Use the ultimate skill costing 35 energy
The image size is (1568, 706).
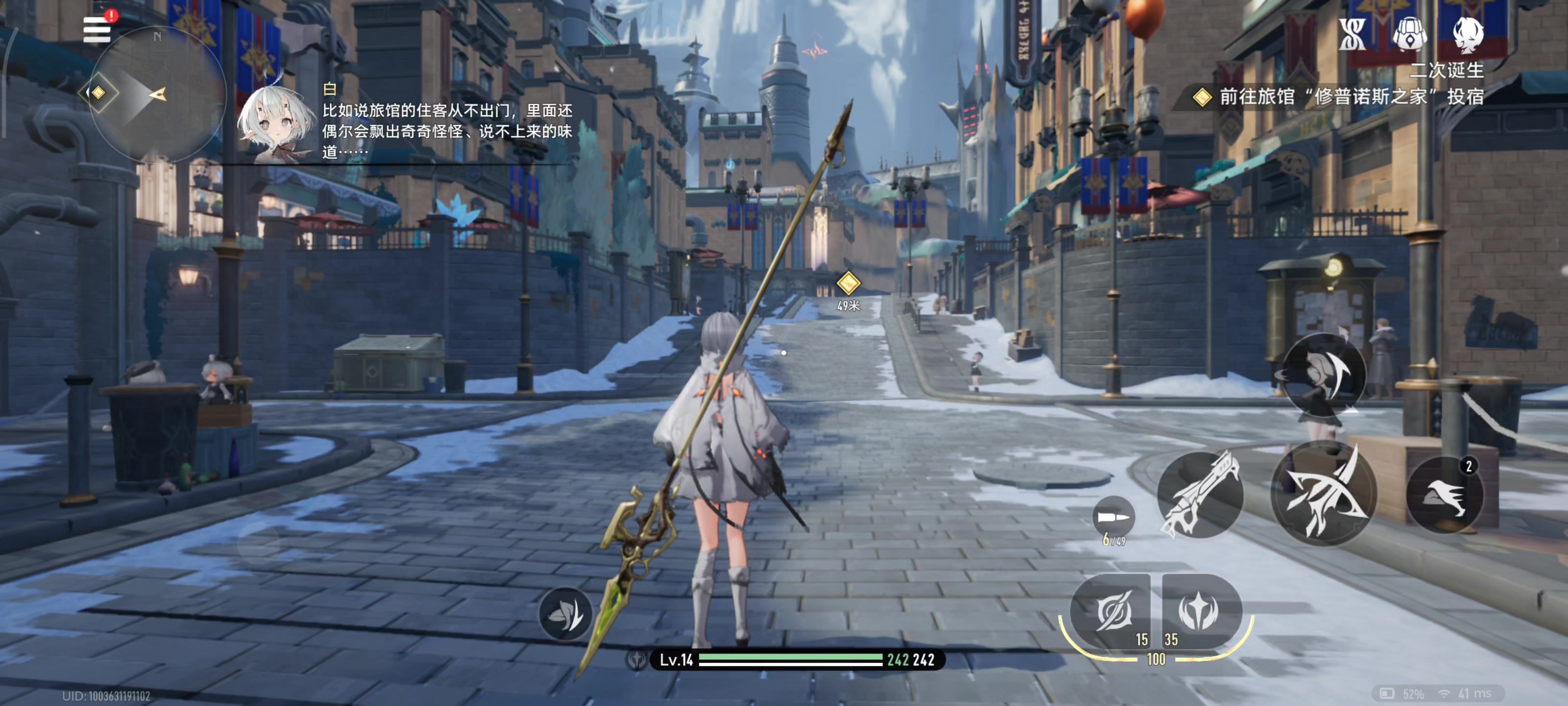tap(1199, 610)
